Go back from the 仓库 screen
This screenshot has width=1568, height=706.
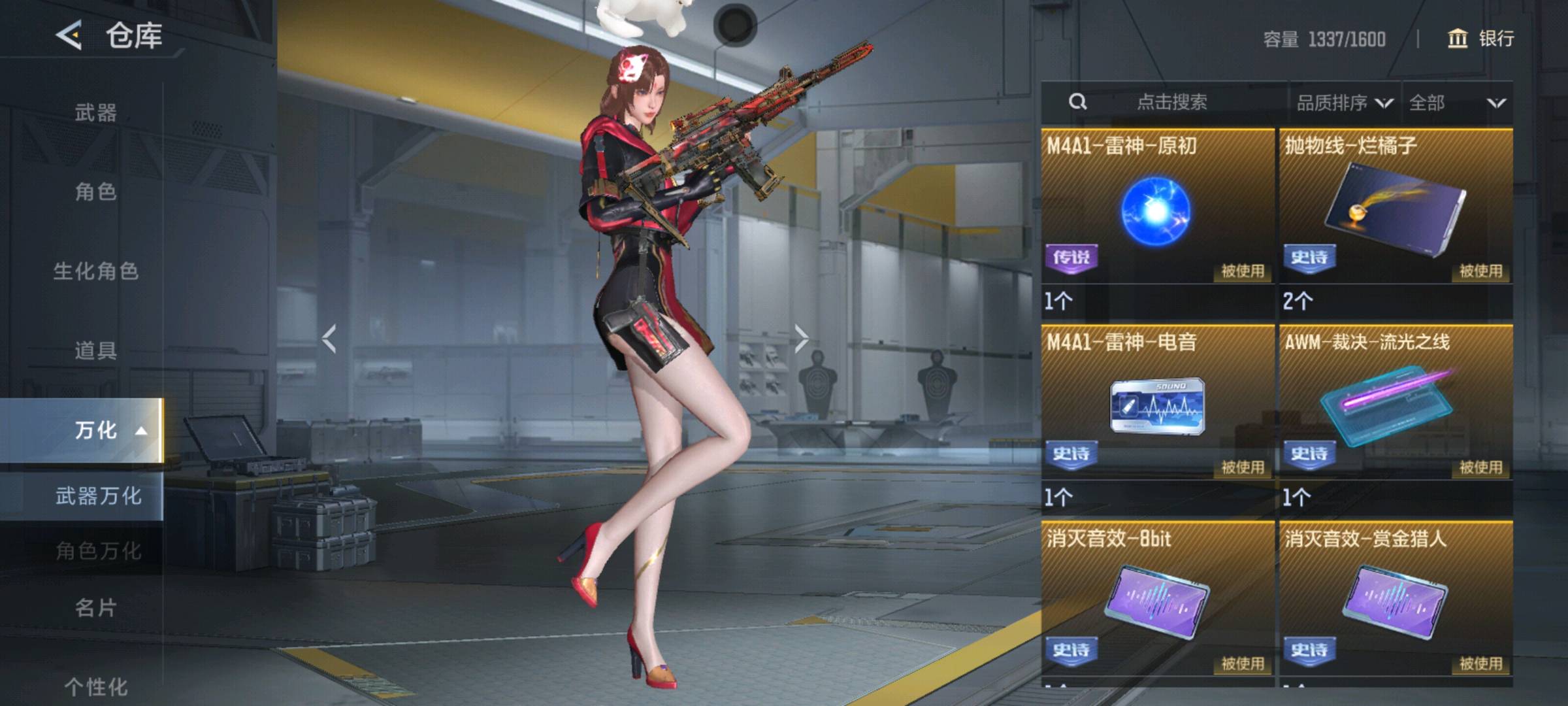pos(69,35)
